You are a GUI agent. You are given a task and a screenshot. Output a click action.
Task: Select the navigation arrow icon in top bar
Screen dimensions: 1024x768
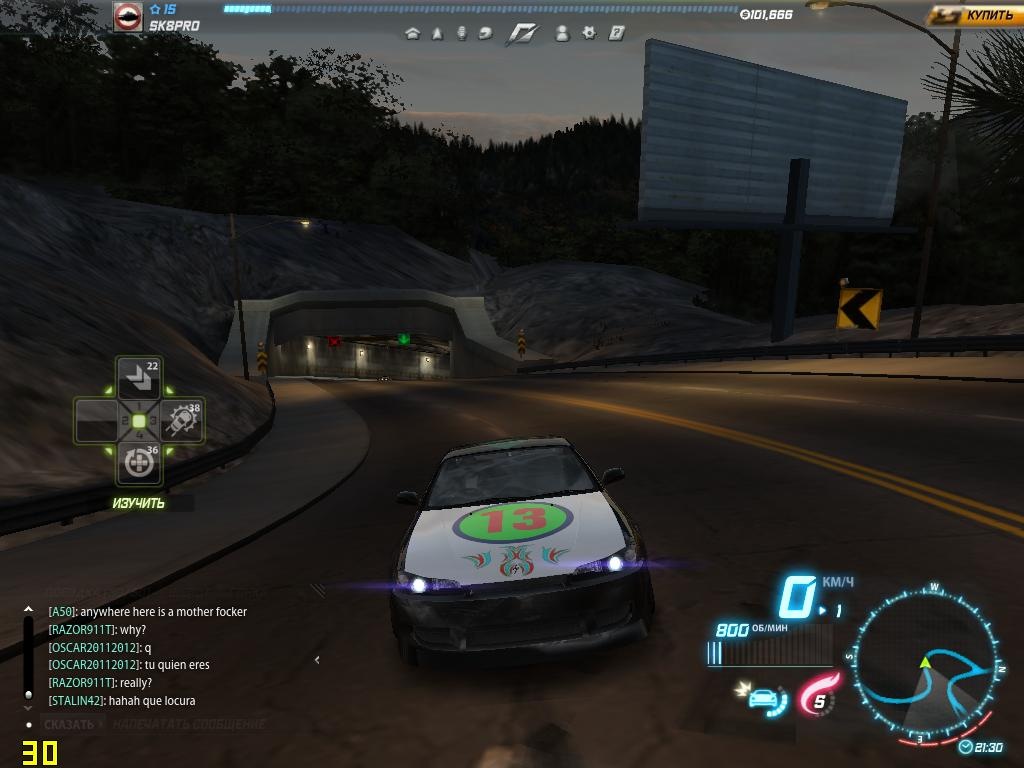(x=437, y=33)
